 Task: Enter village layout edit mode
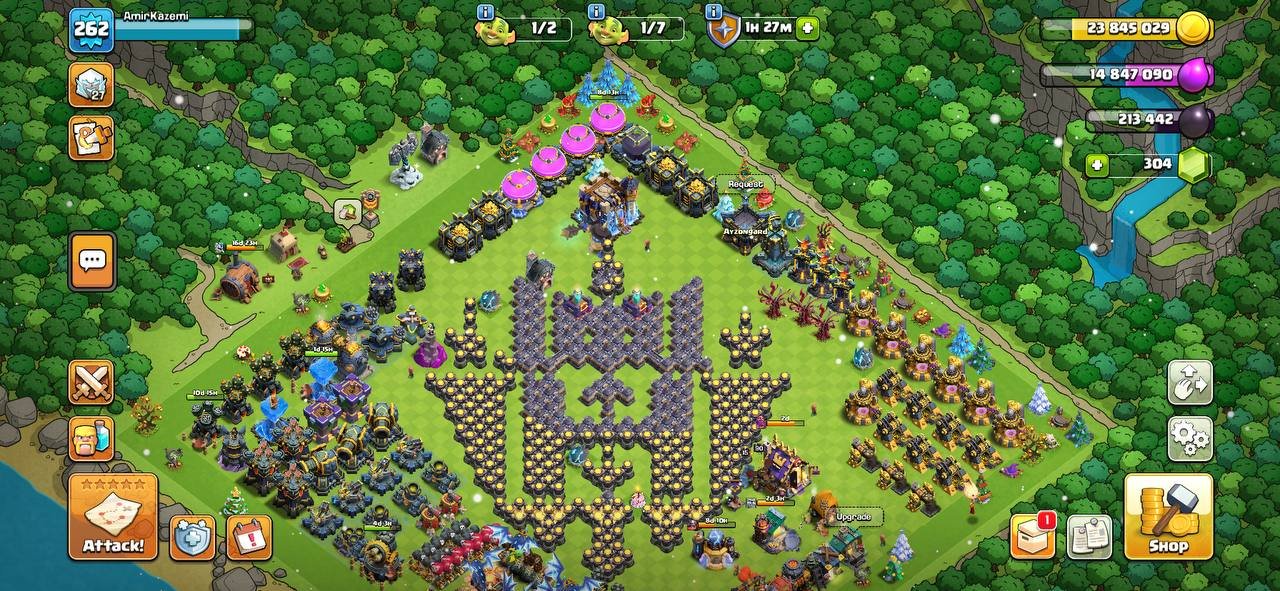pos(1190,382)
